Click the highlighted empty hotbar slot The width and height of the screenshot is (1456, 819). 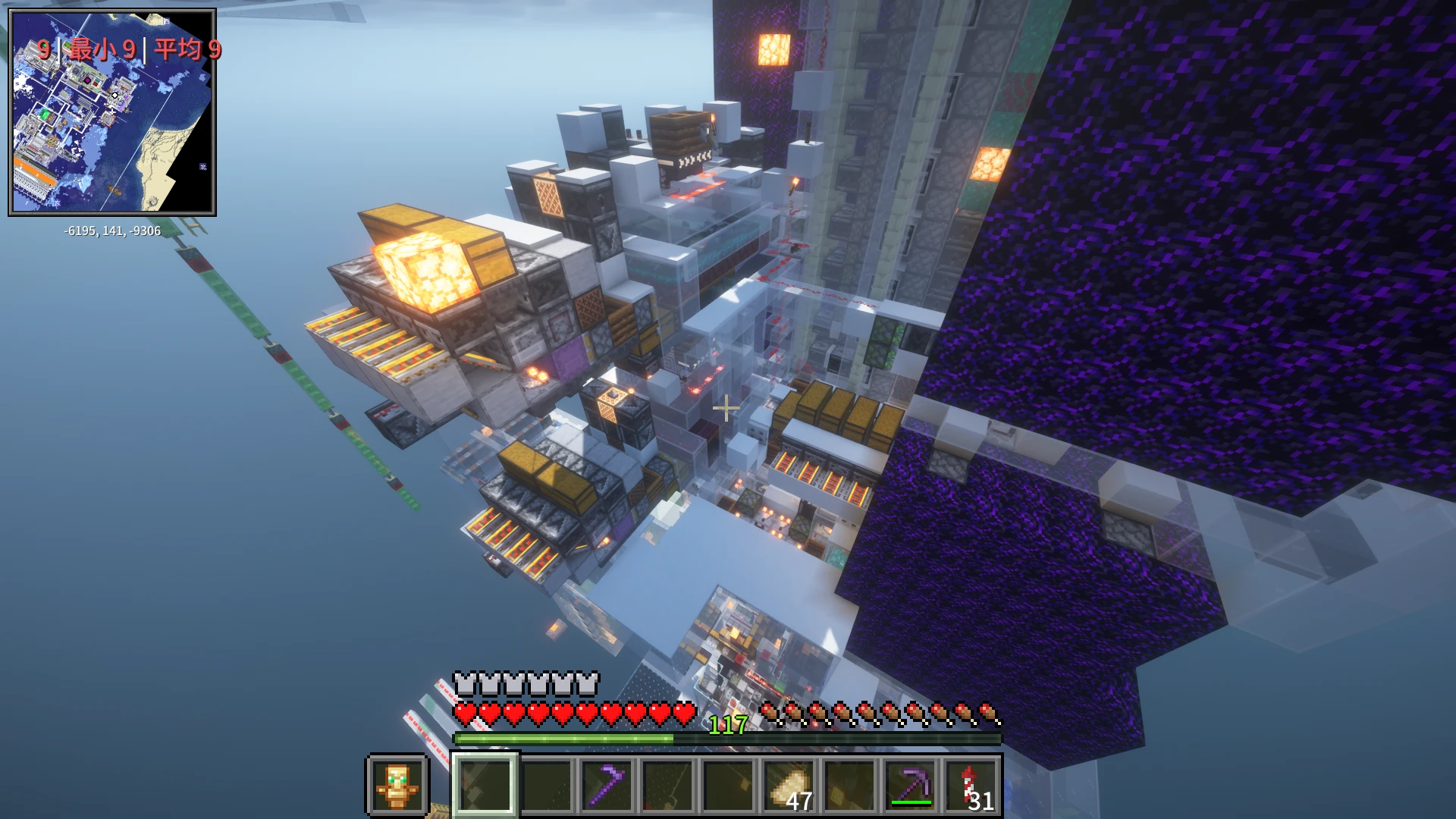[485, 785]
